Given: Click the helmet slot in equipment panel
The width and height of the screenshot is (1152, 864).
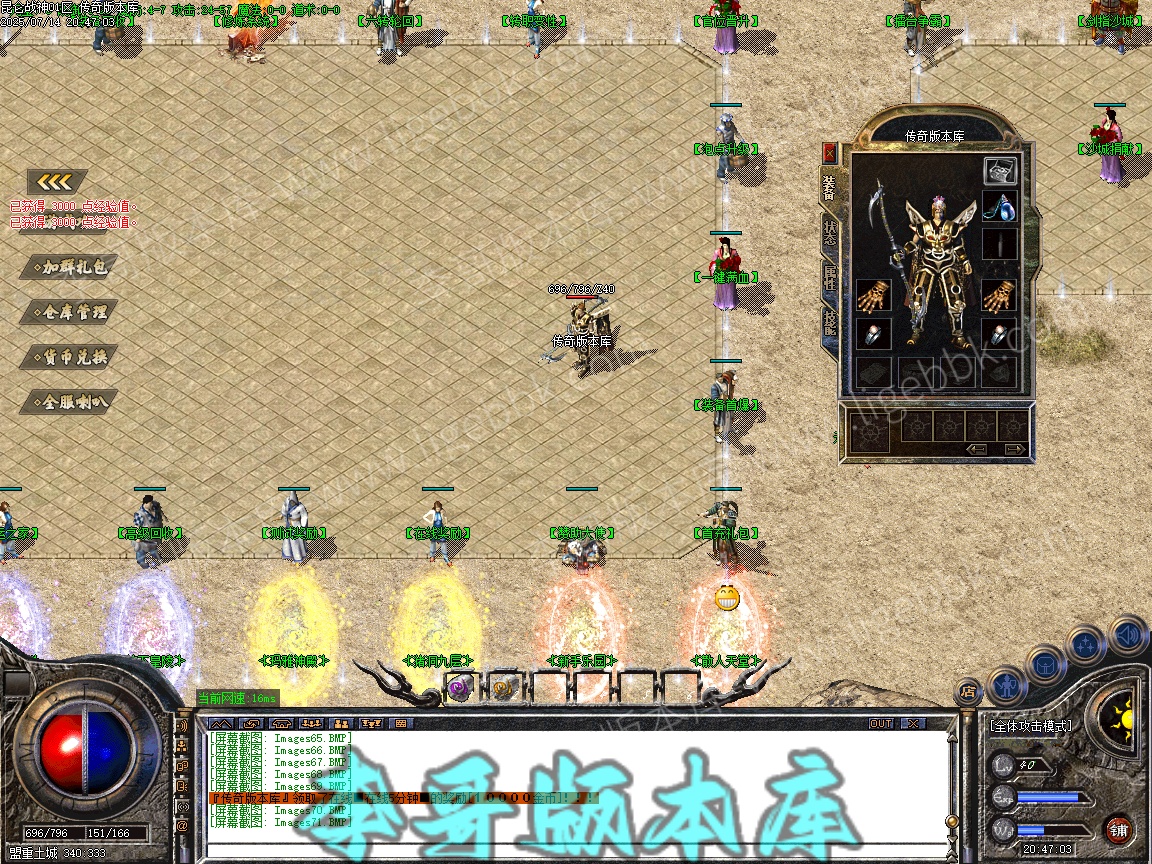Looking at the screenshot, I should tap(1000, 170).
